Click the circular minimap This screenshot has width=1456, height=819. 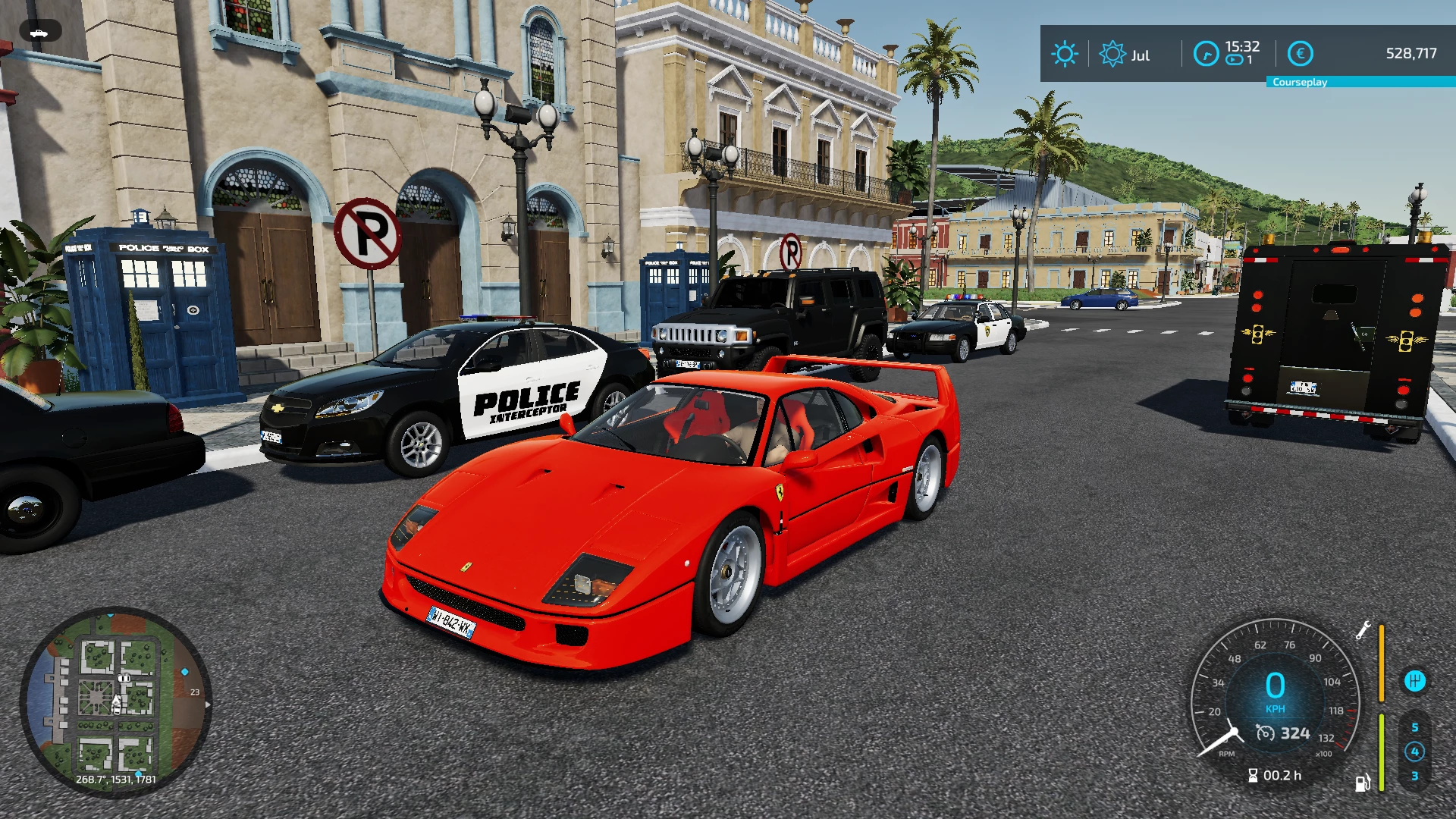tap(115, 702)
